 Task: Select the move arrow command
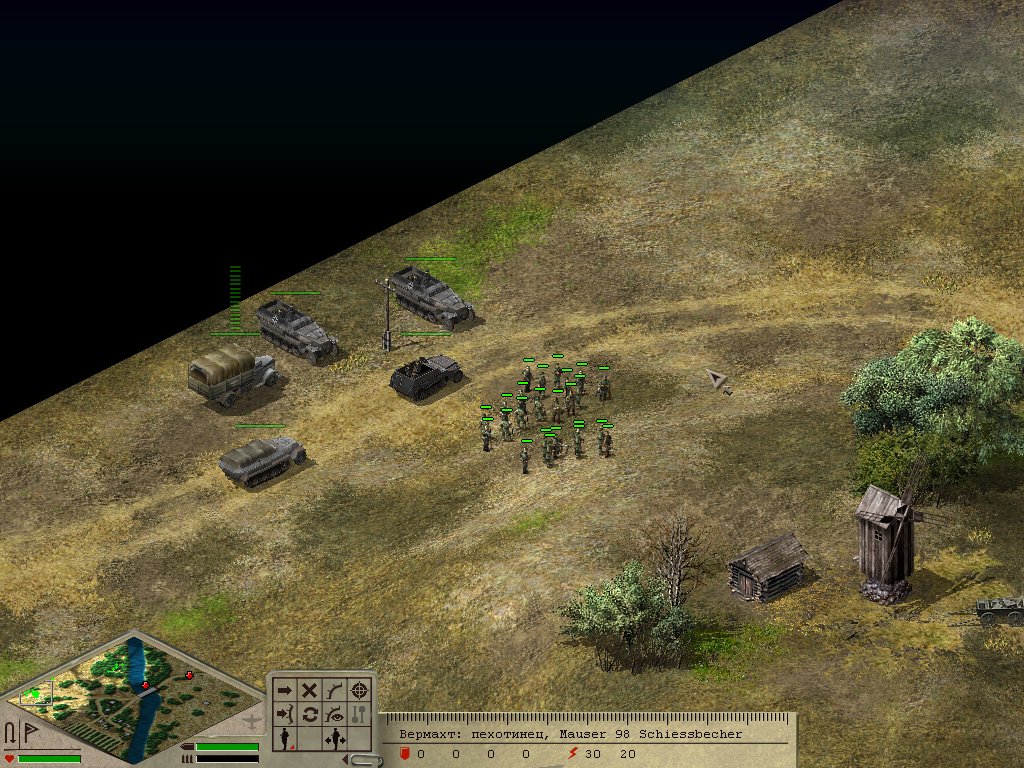(x=285, y=690)
